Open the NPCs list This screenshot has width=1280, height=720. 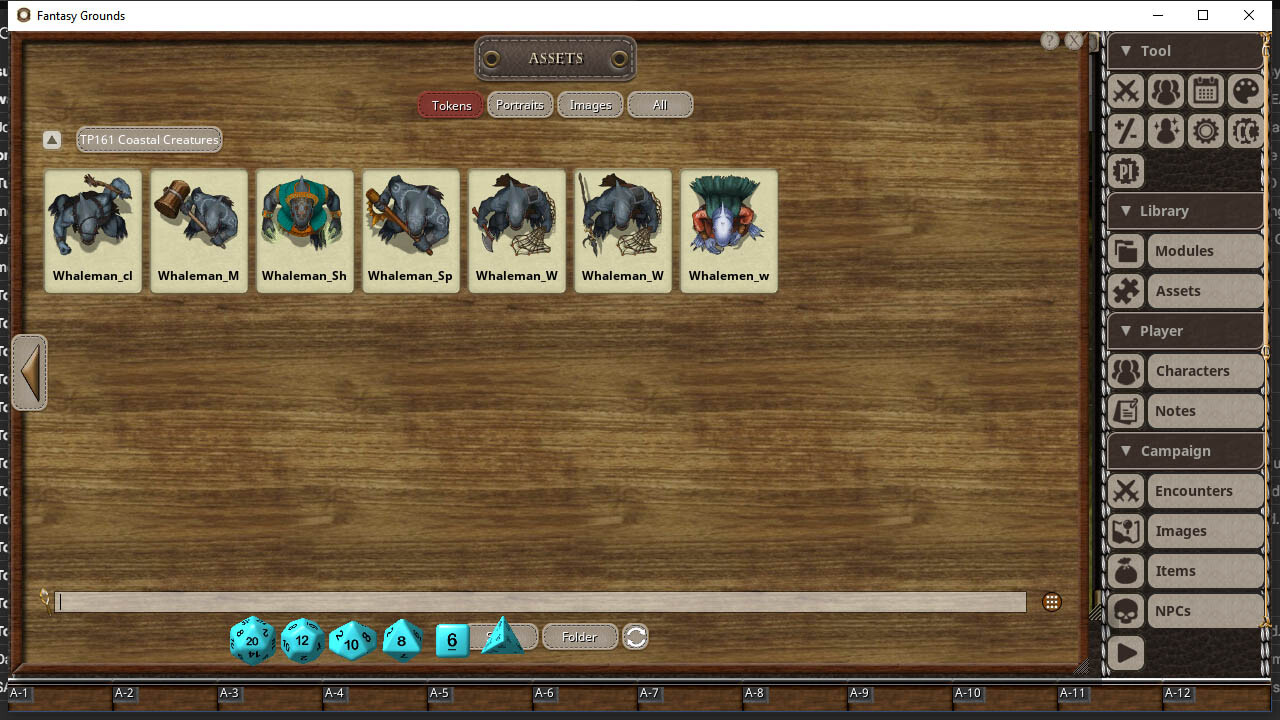point(1182,610)
